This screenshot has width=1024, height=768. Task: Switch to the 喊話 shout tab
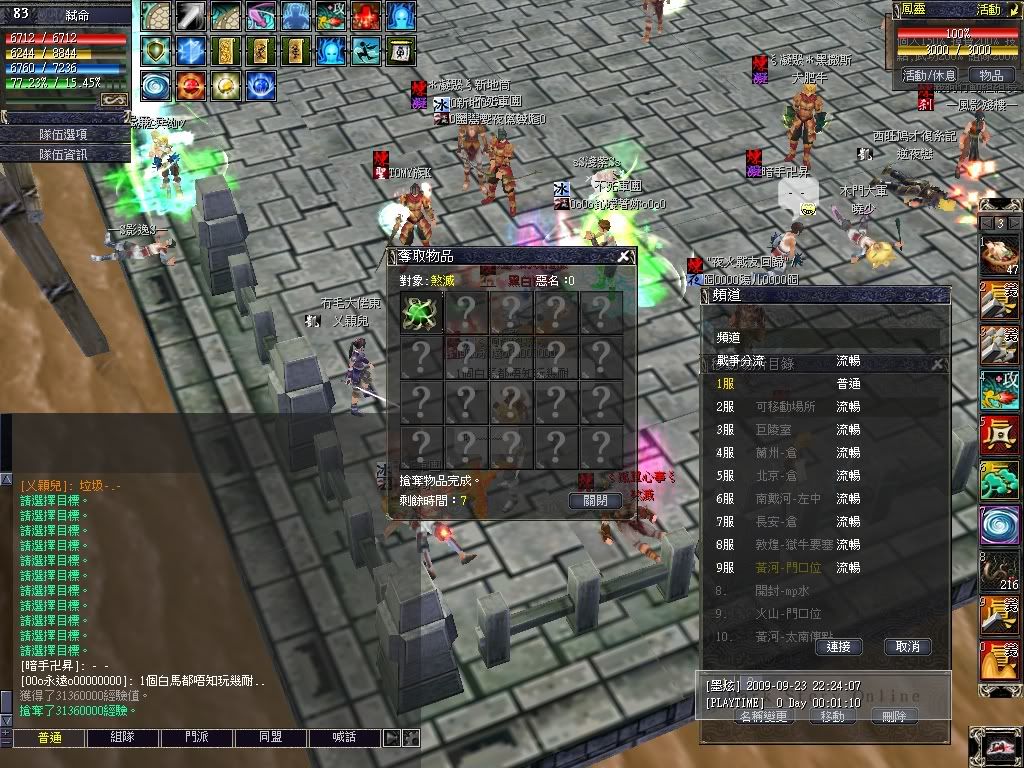click(x=345, y=738)
